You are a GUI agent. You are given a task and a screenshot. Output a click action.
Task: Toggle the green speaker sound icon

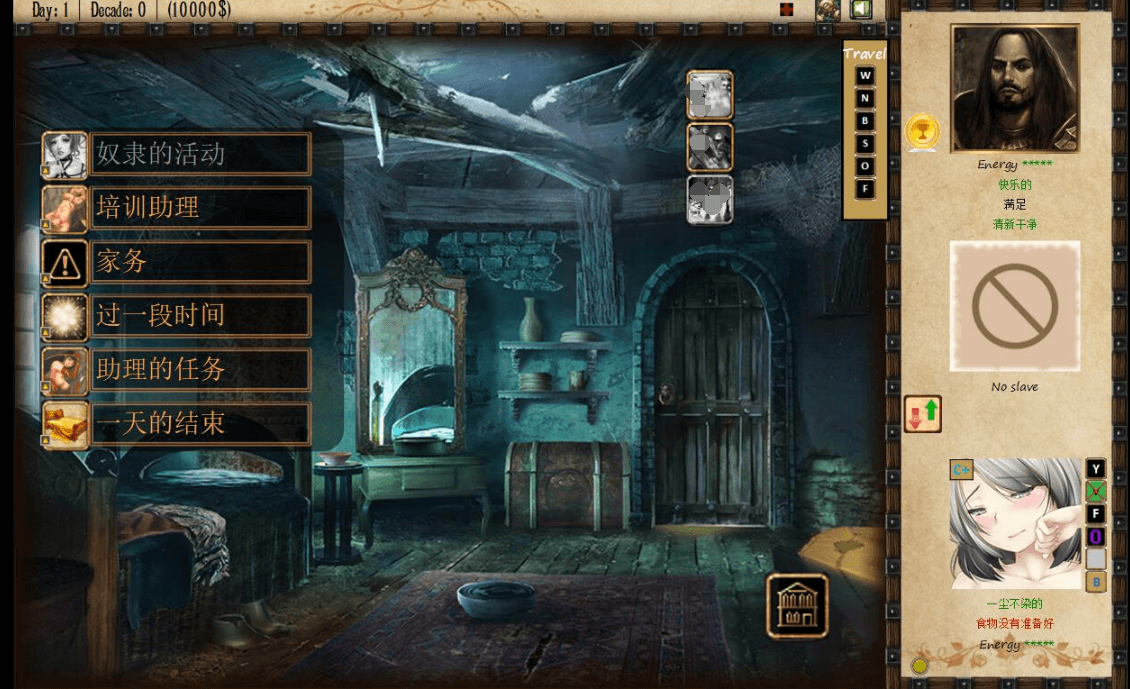[861, 10]
